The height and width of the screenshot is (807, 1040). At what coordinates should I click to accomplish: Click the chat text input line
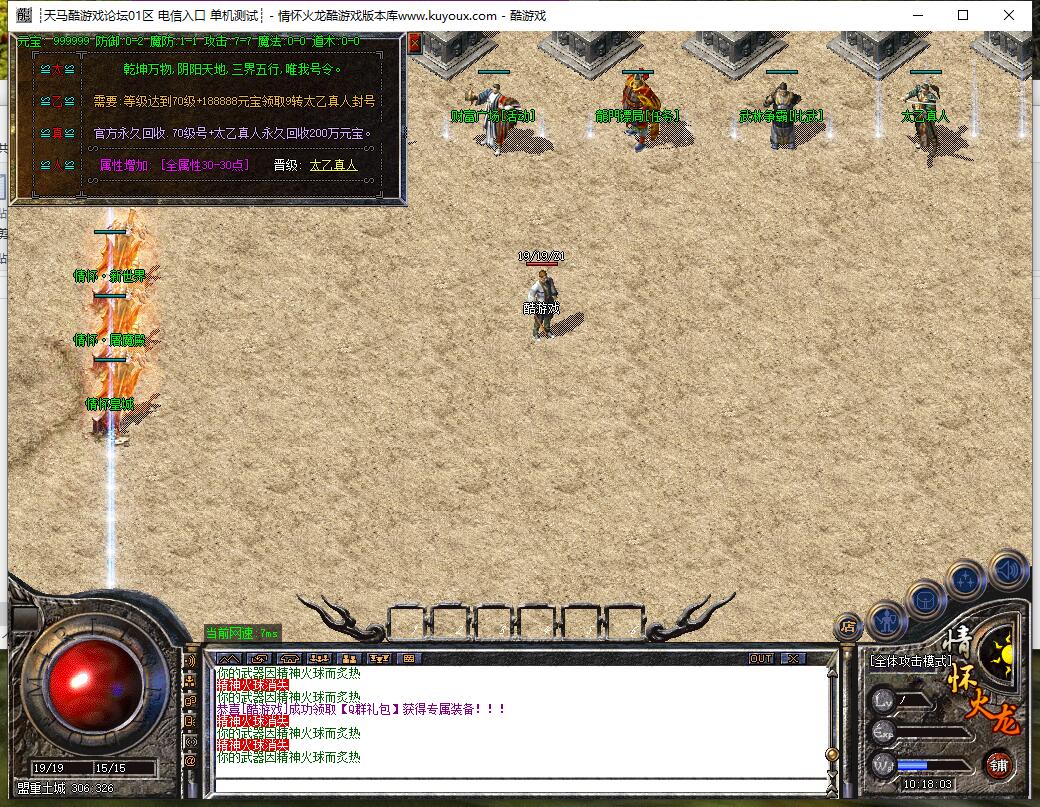[520, 782]
